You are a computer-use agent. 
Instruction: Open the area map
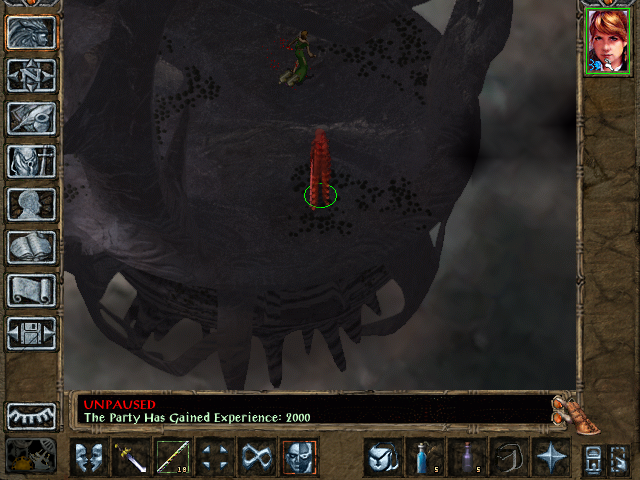click(x=31, y=75)
